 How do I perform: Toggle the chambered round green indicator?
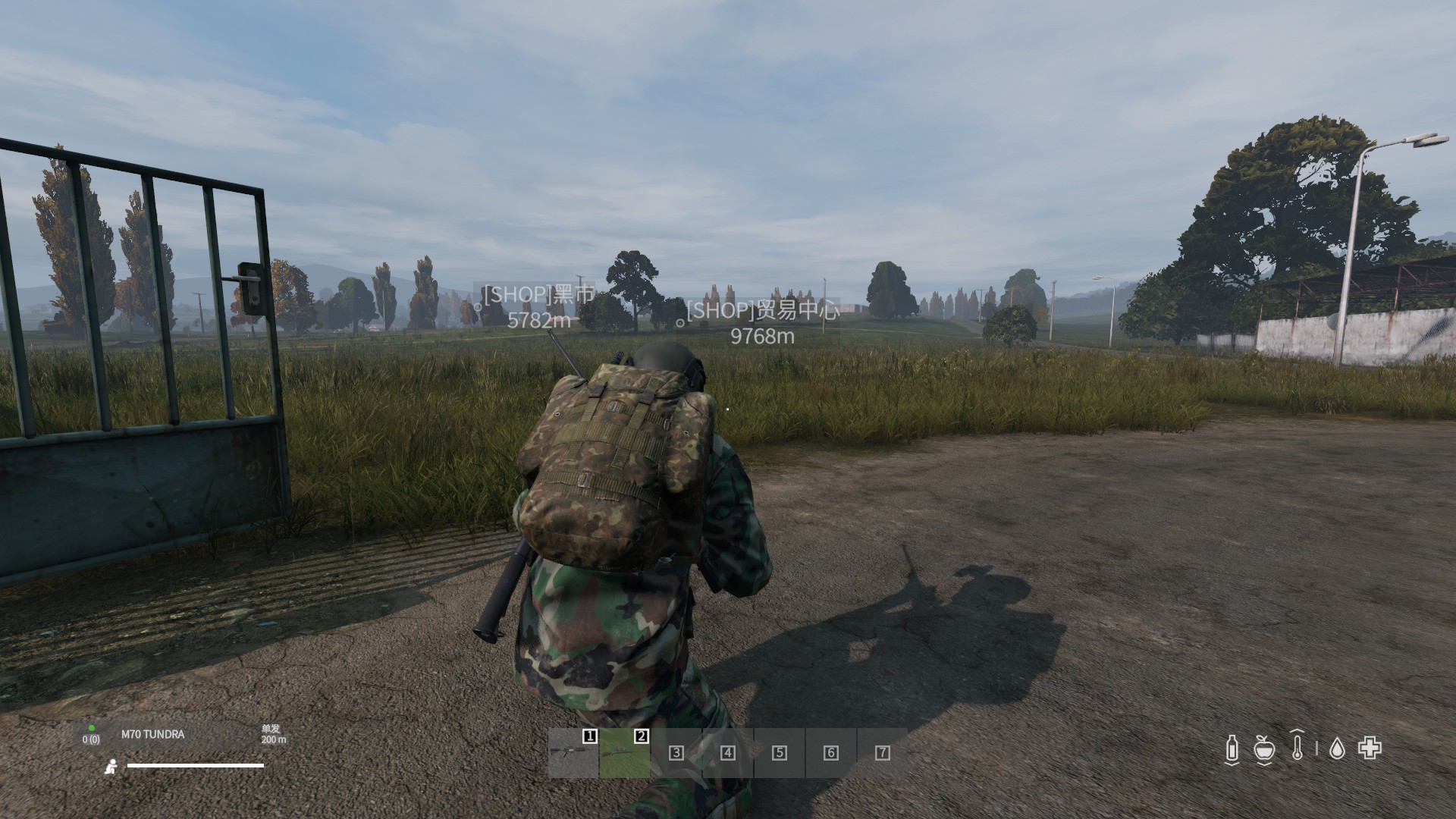point(92,728)
